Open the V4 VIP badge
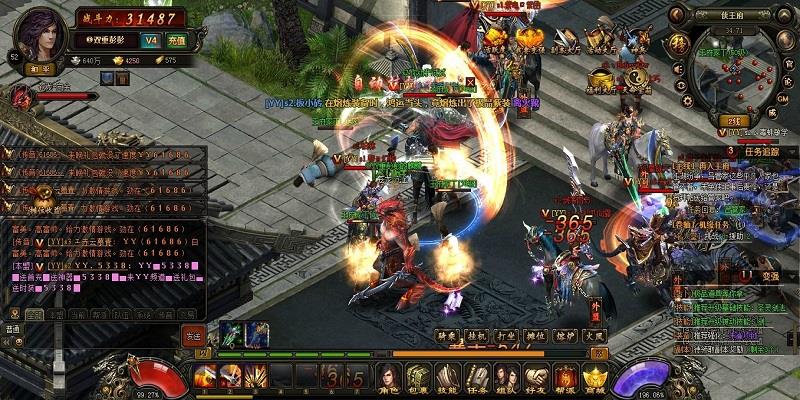This screenshot has width=800, height=400. pyautogui.click(x=151, y=42)
